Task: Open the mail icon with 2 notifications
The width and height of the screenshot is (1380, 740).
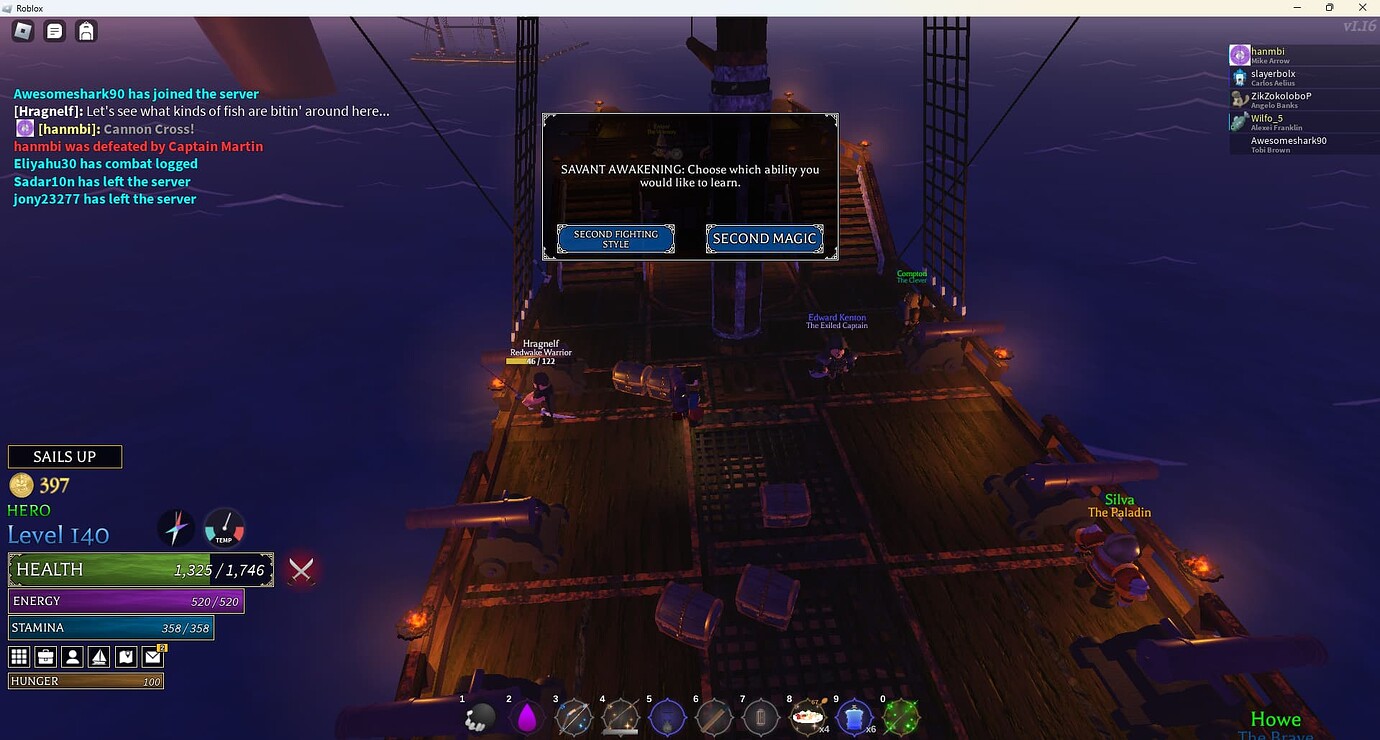Action: (x=152, y=656)
